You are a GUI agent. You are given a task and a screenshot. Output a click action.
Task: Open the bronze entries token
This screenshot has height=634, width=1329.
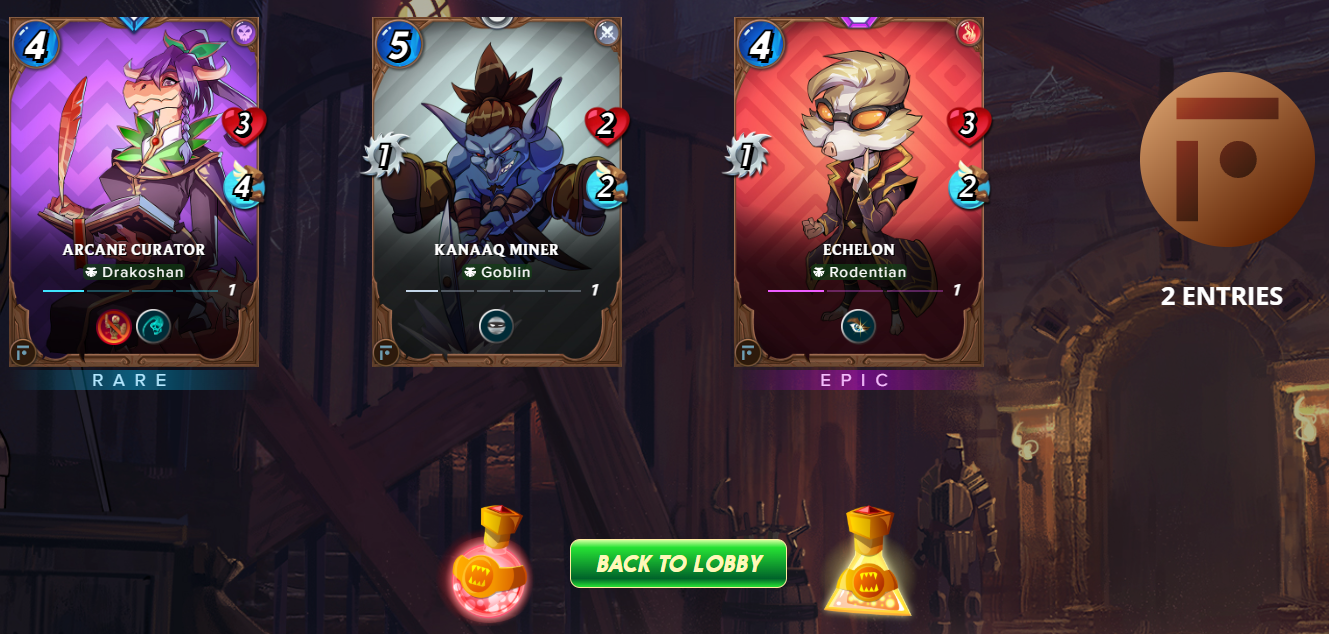coord(1226,160)
